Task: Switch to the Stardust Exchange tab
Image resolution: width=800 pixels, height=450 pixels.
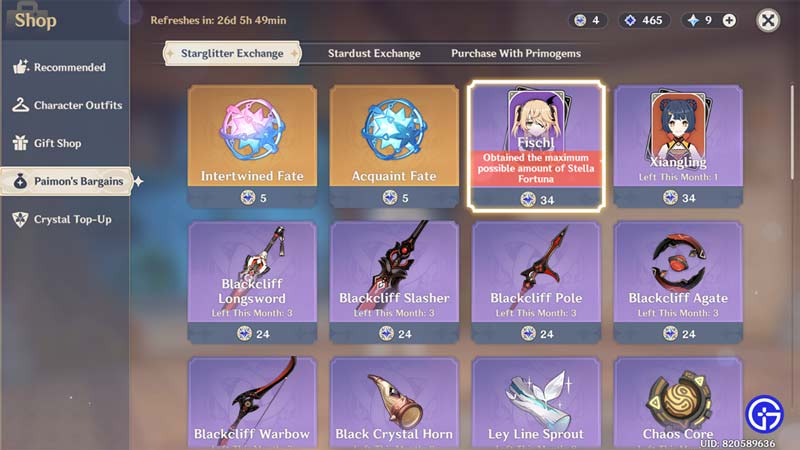Action: click(x=374, y=53)
